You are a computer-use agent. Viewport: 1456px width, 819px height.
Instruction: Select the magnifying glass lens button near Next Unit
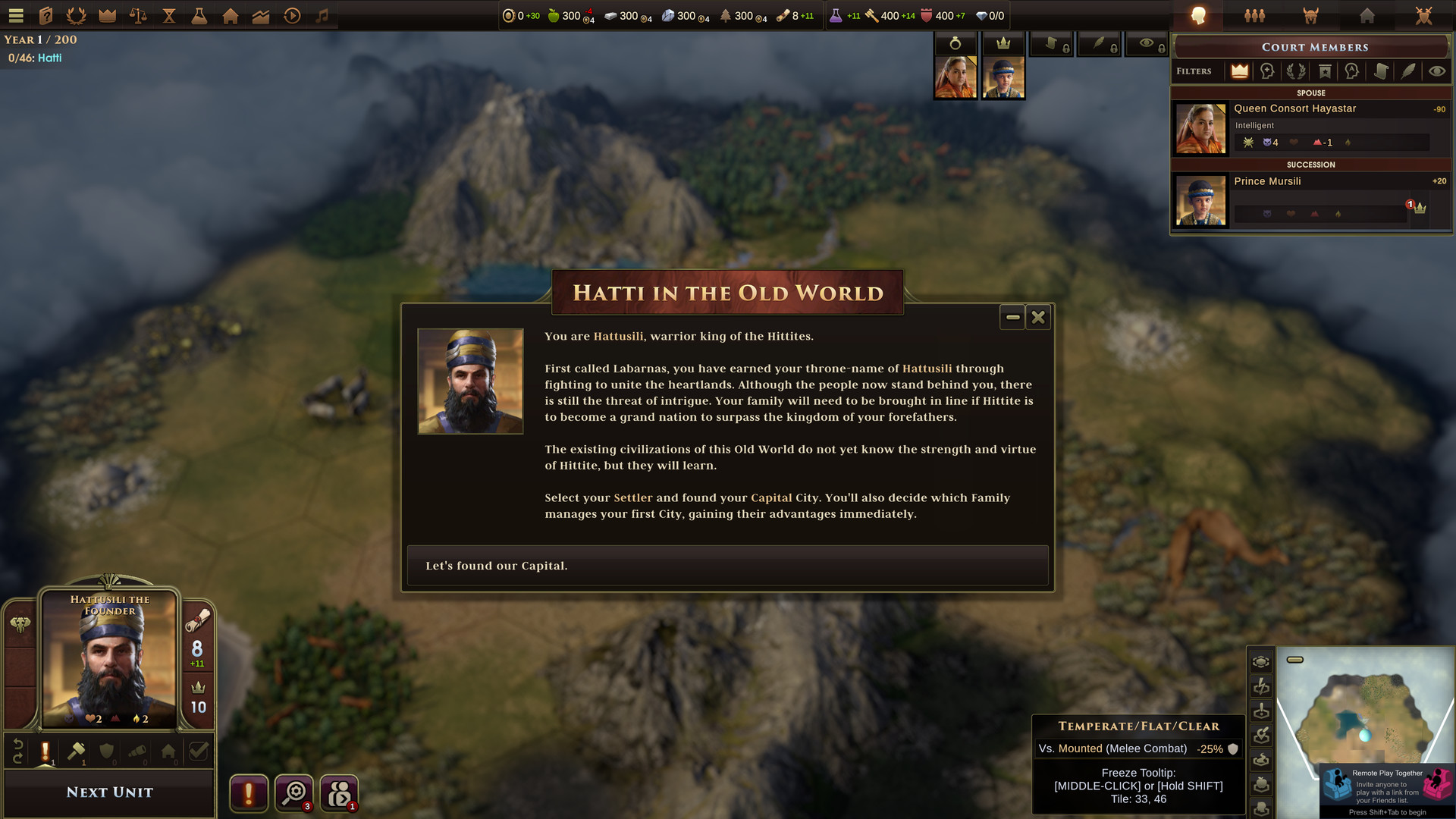[294, 793]
